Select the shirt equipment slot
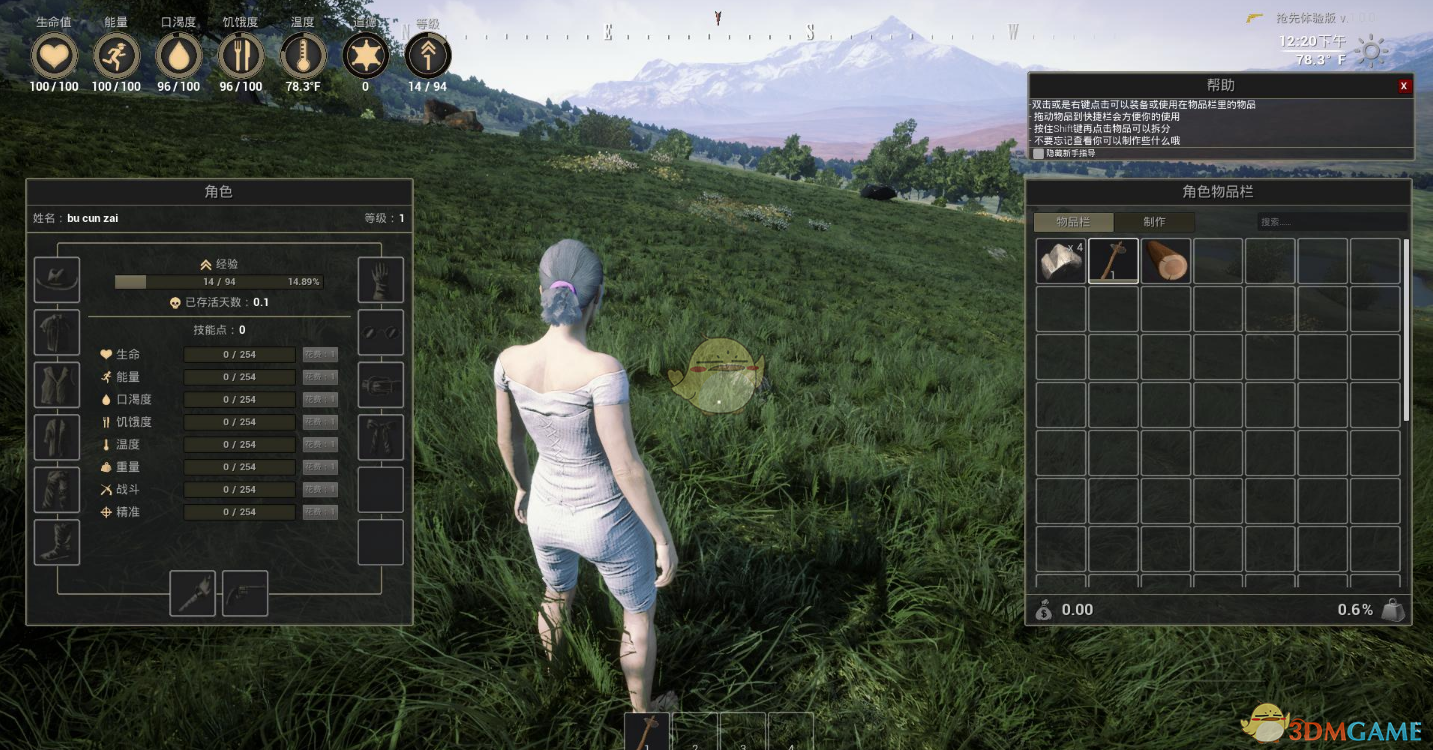The width and height of the screenshot is (1433, 750). point(57,332)
